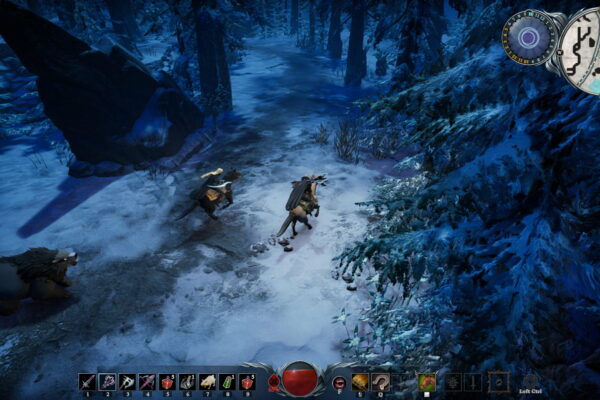Click the day-night cycle dial

529,39
